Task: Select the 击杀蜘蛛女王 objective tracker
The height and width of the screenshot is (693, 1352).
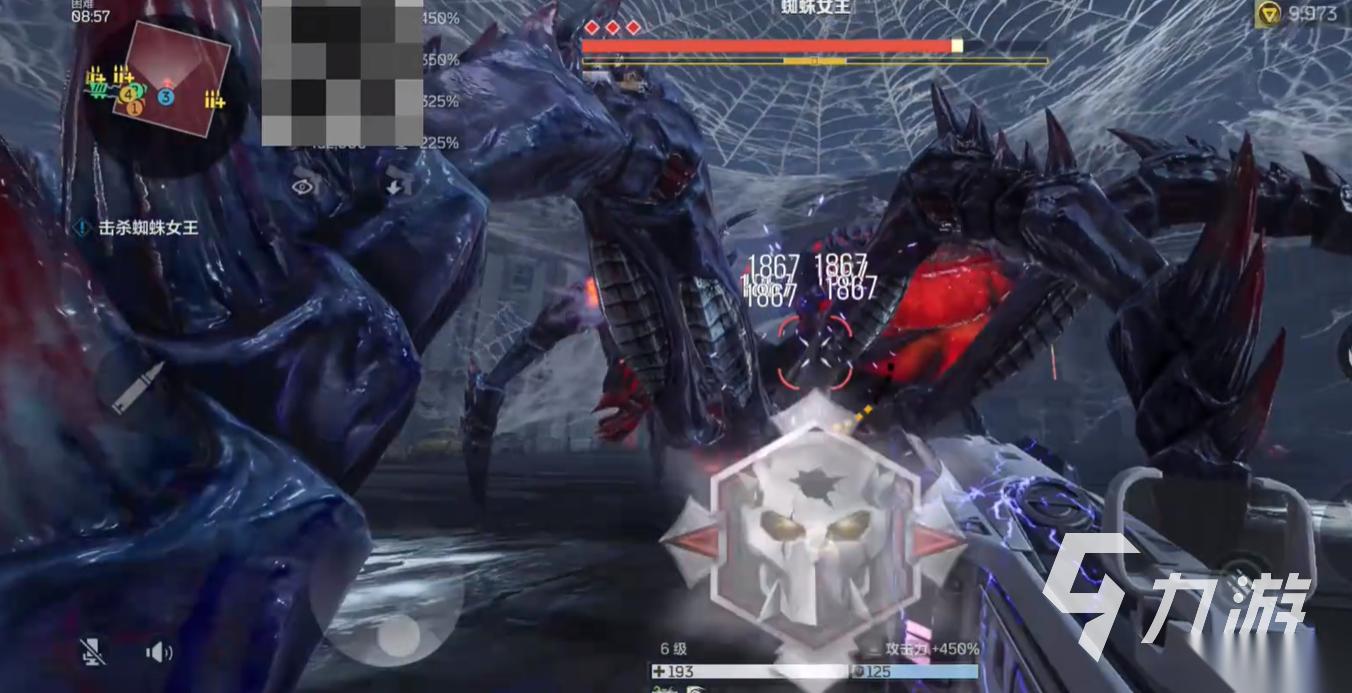Action: (x=137, y=228)
